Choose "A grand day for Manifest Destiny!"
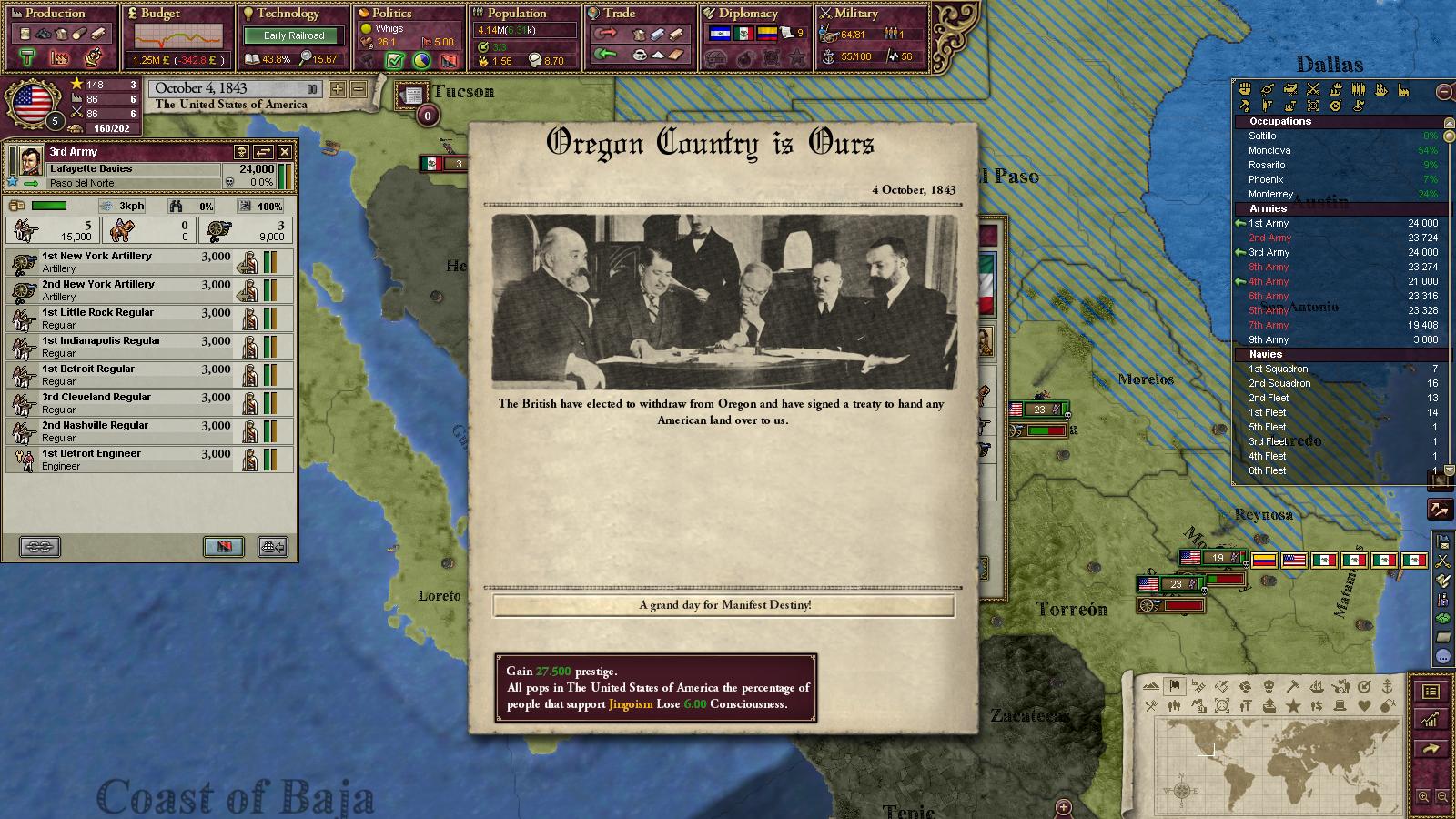The height and width of the screenshot is (819, 1456). click(x=723, y=605)
